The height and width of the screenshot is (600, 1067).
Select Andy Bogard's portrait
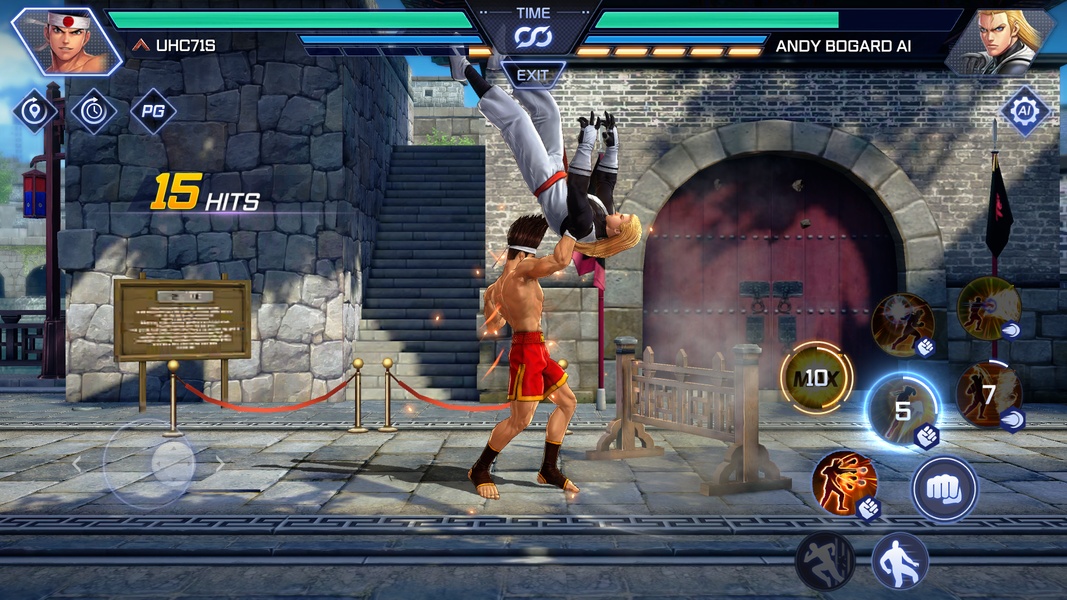1001,41
